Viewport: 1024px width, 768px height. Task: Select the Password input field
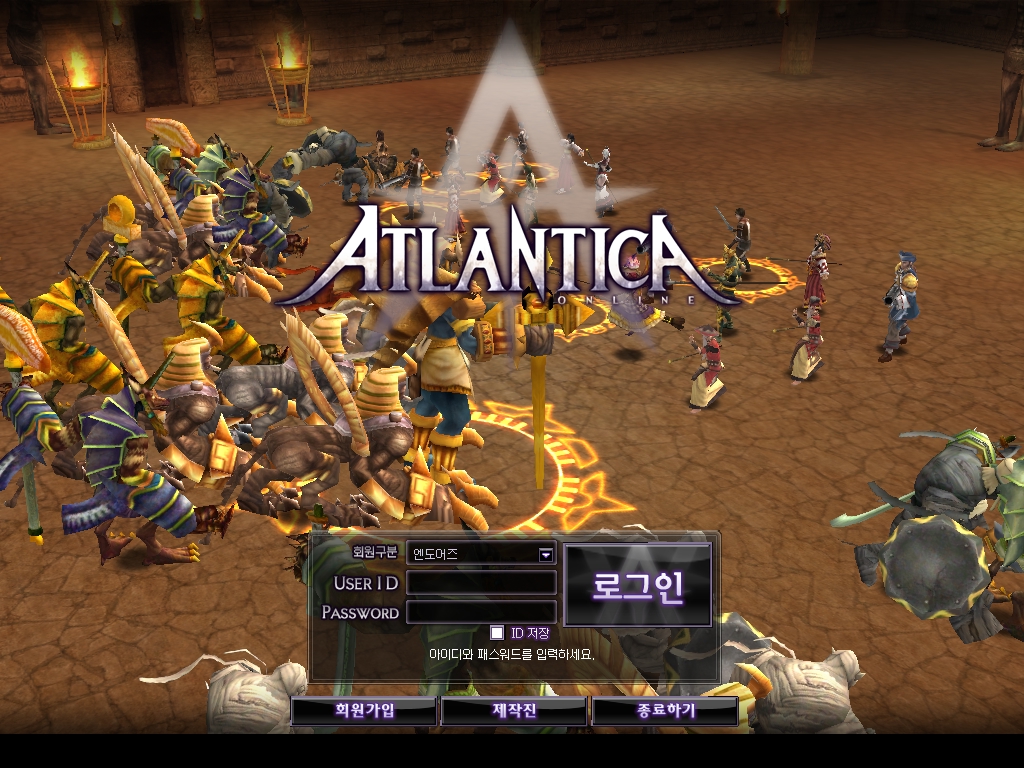point(481,612)
